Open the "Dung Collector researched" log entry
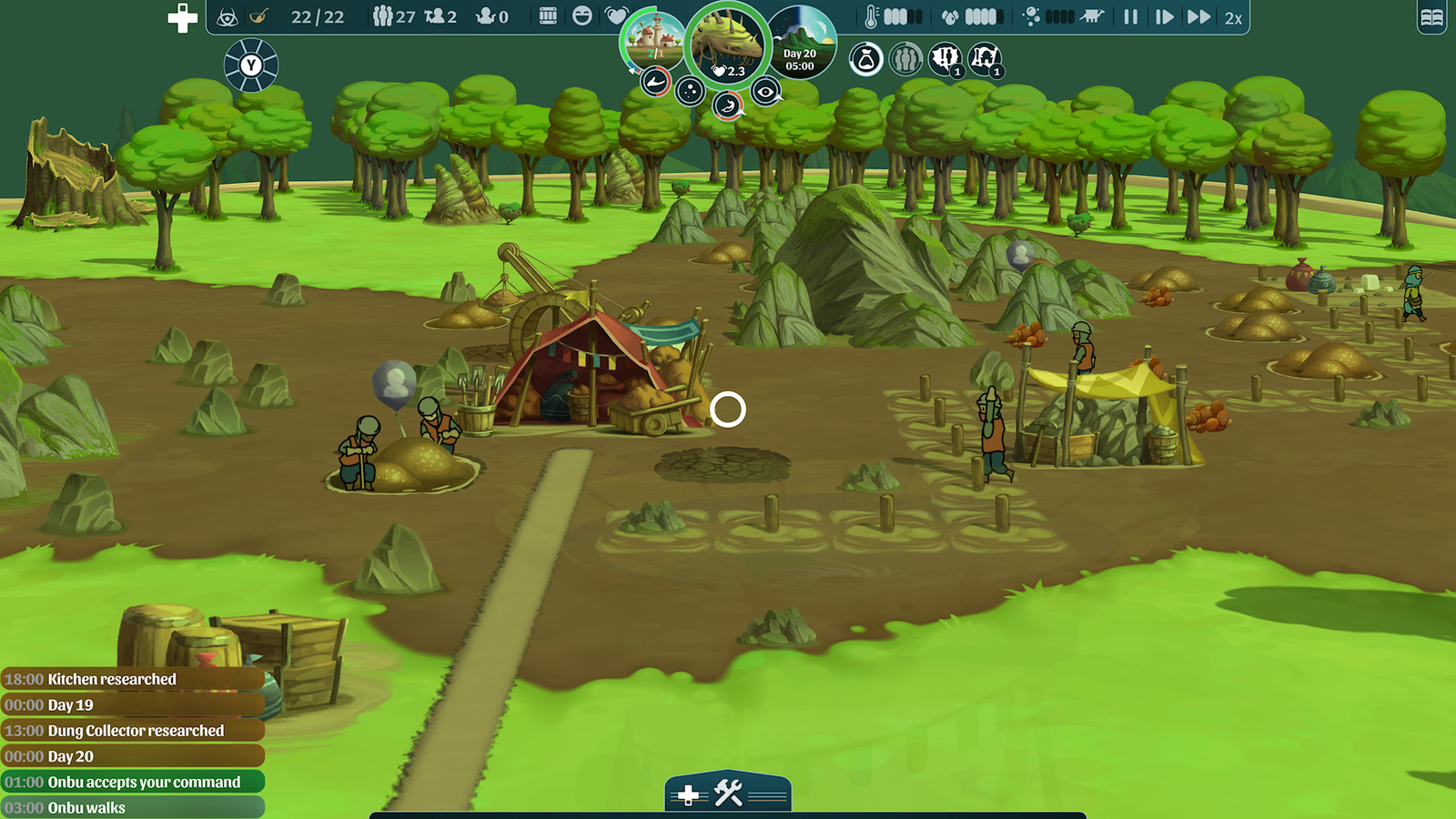The height and width of the screenshot is (819, 1456). click(133, 731)
